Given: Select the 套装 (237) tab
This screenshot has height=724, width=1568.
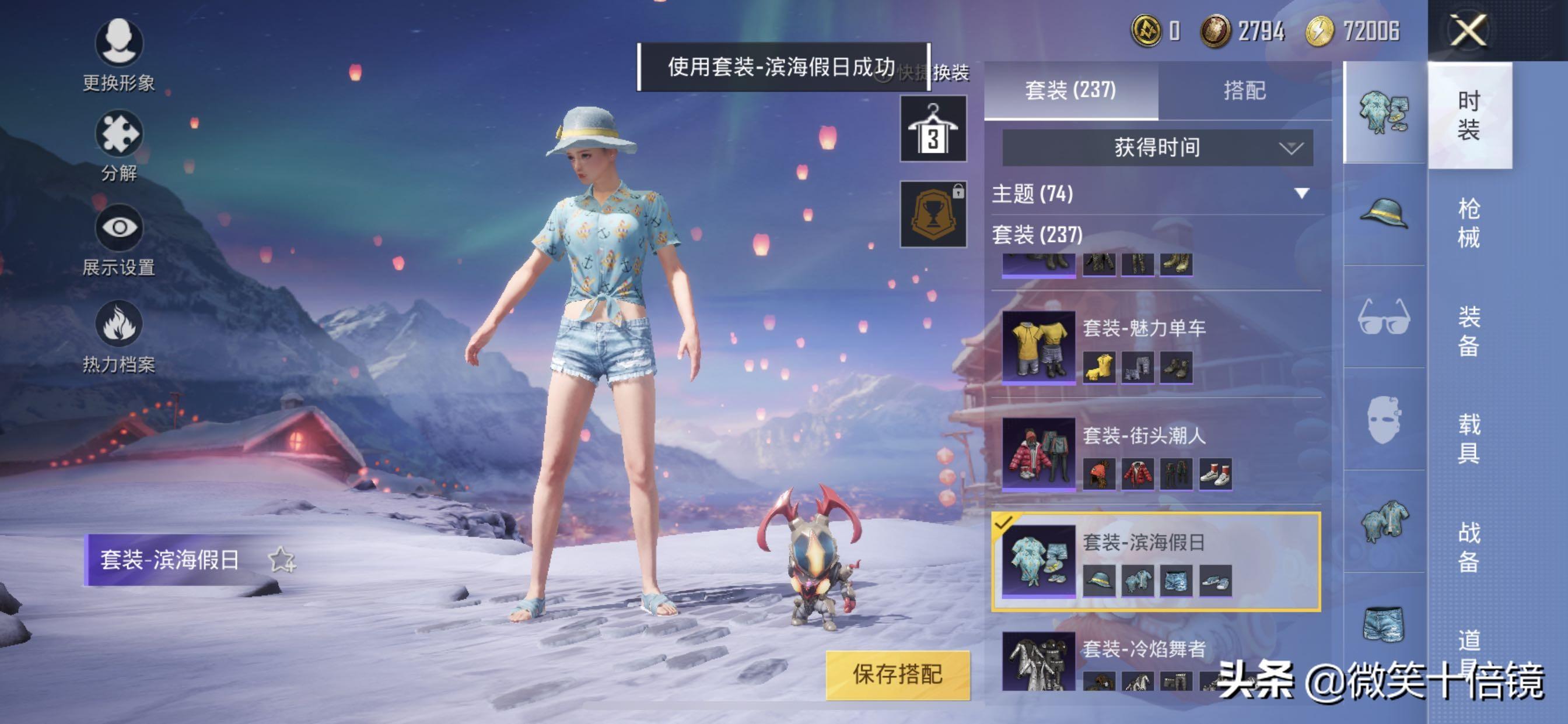Looking at the screenshot, I should (x=1070, y=91).
